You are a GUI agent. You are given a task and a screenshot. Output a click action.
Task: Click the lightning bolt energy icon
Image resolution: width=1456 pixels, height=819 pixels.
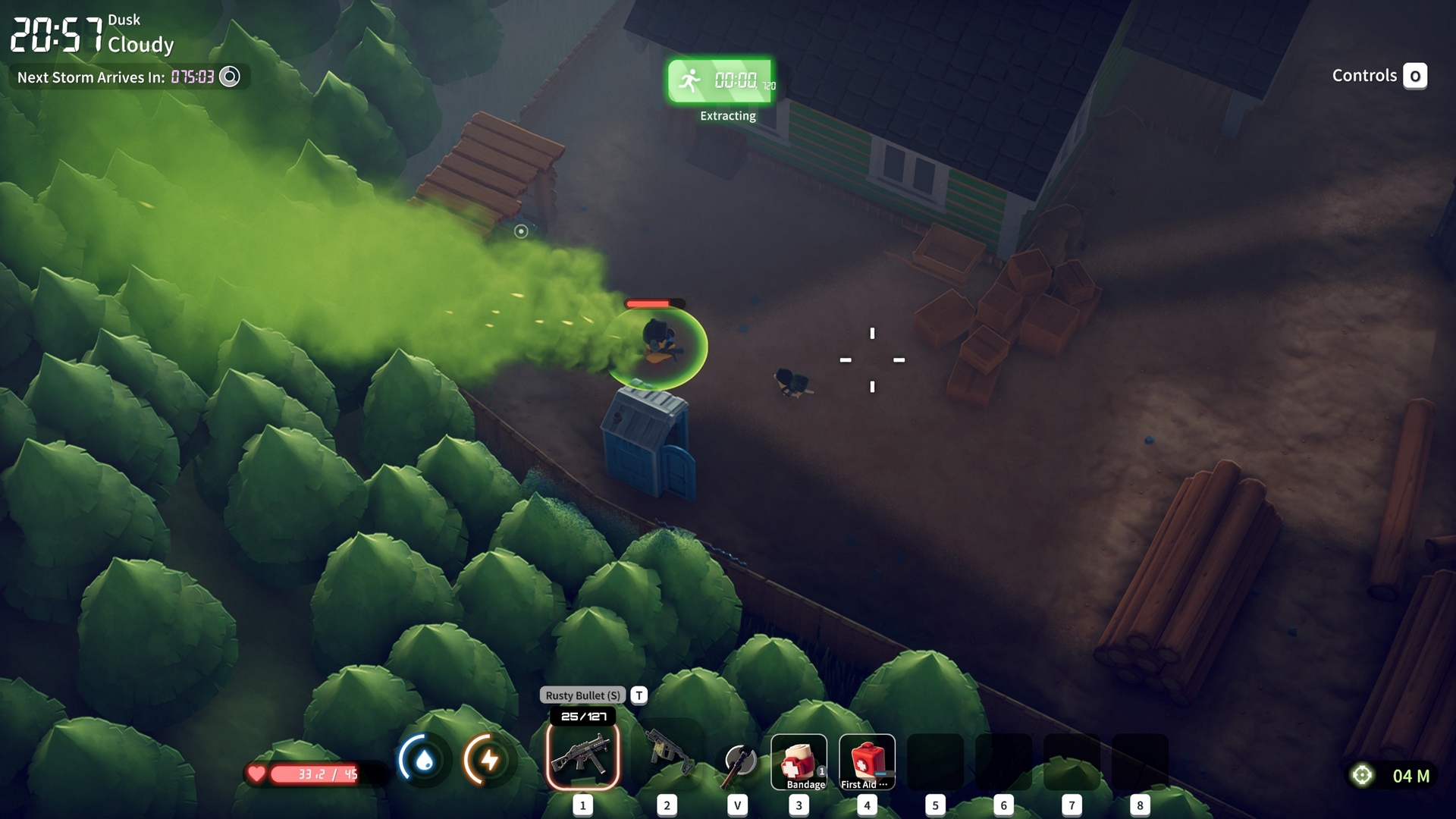[489, 759]
